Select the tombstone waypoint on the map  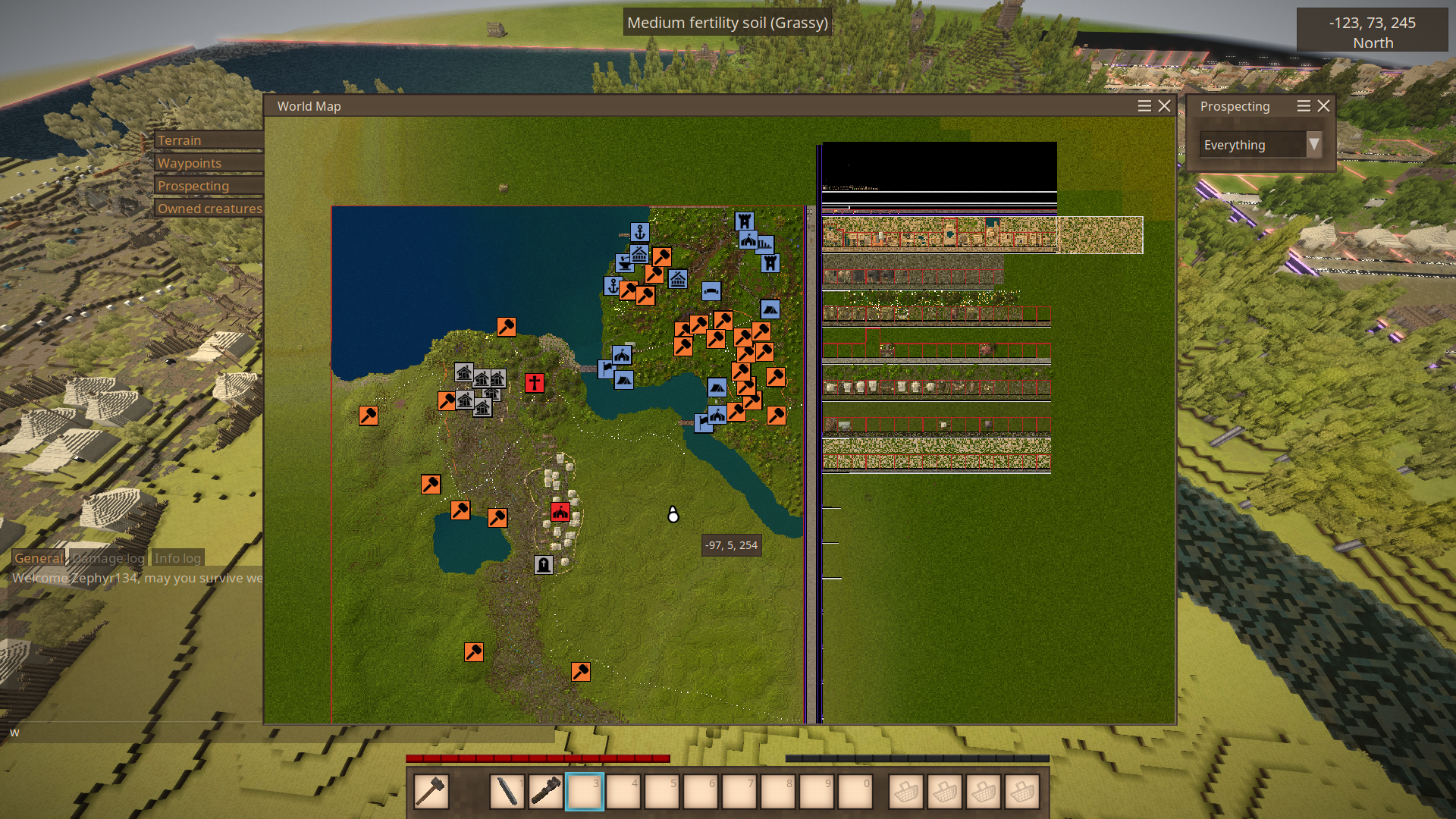click(544, 565)
